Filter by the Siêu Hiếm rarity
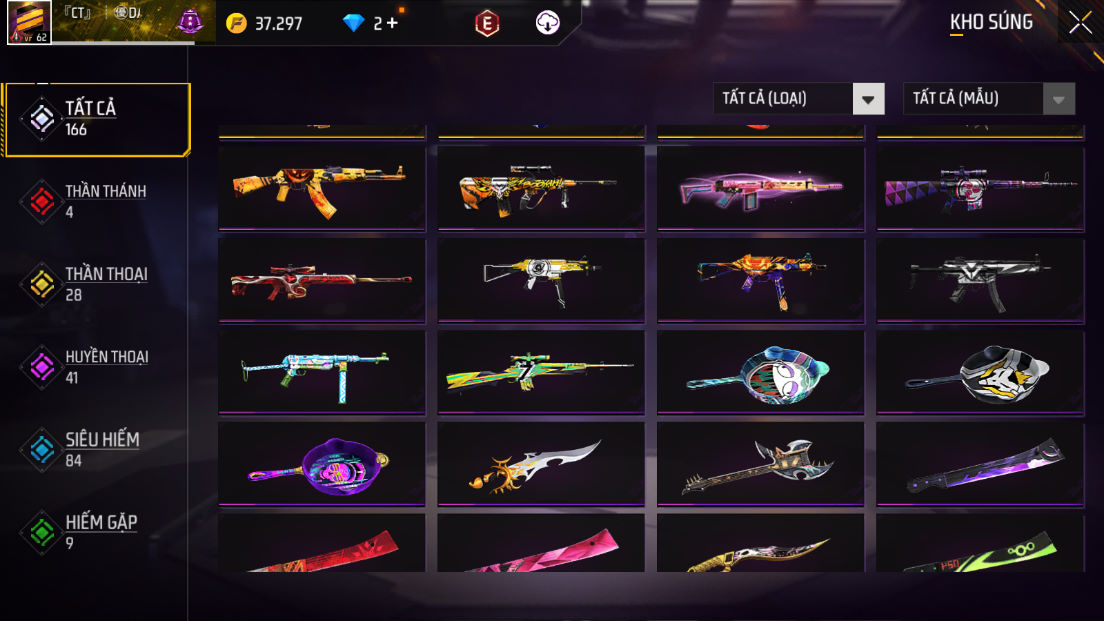Viewport: 1104px width, 621px height. point(96,449)
